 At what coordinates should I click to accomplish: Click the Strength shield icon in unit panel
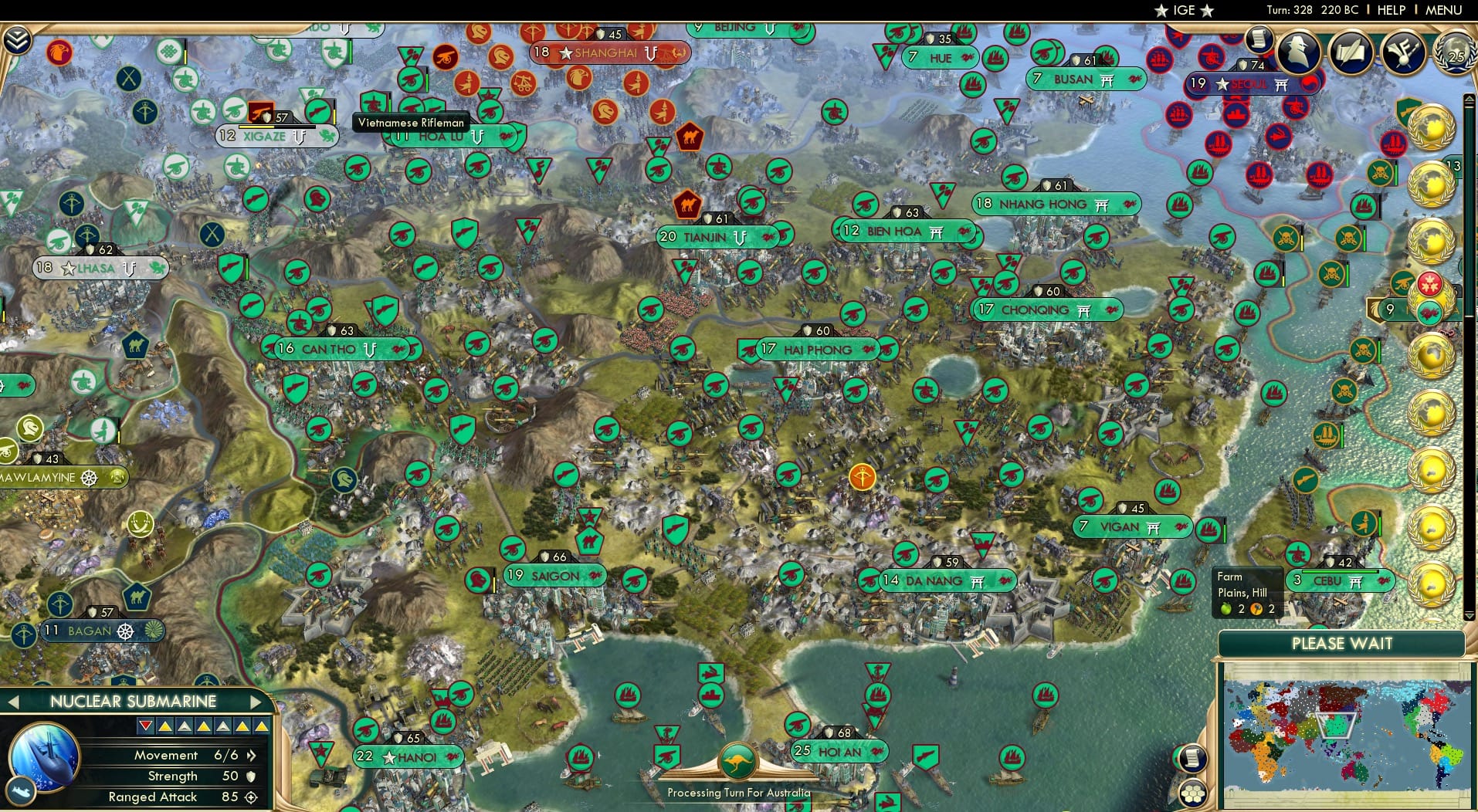click(249, 776)
